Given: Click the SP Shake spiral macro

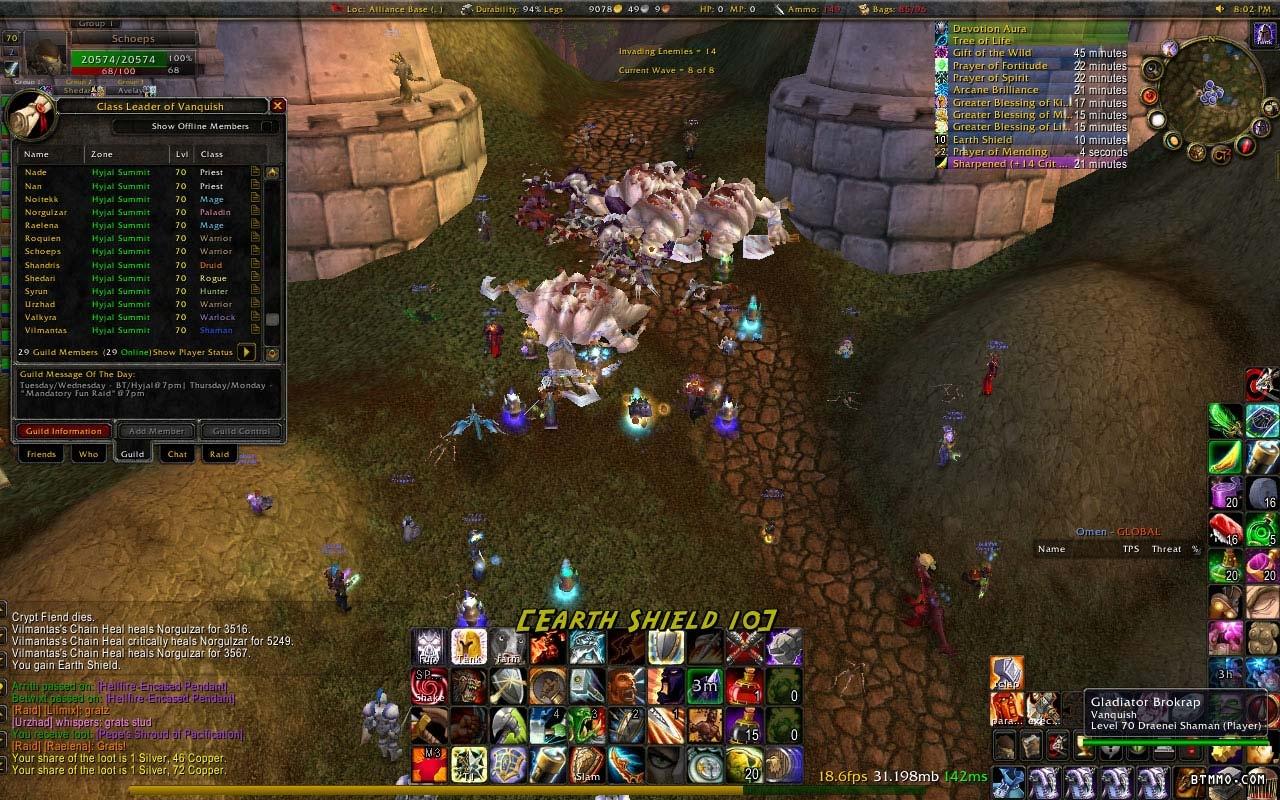Looking at the screenshot, I should pyautogui.click(x=428, y=685).
